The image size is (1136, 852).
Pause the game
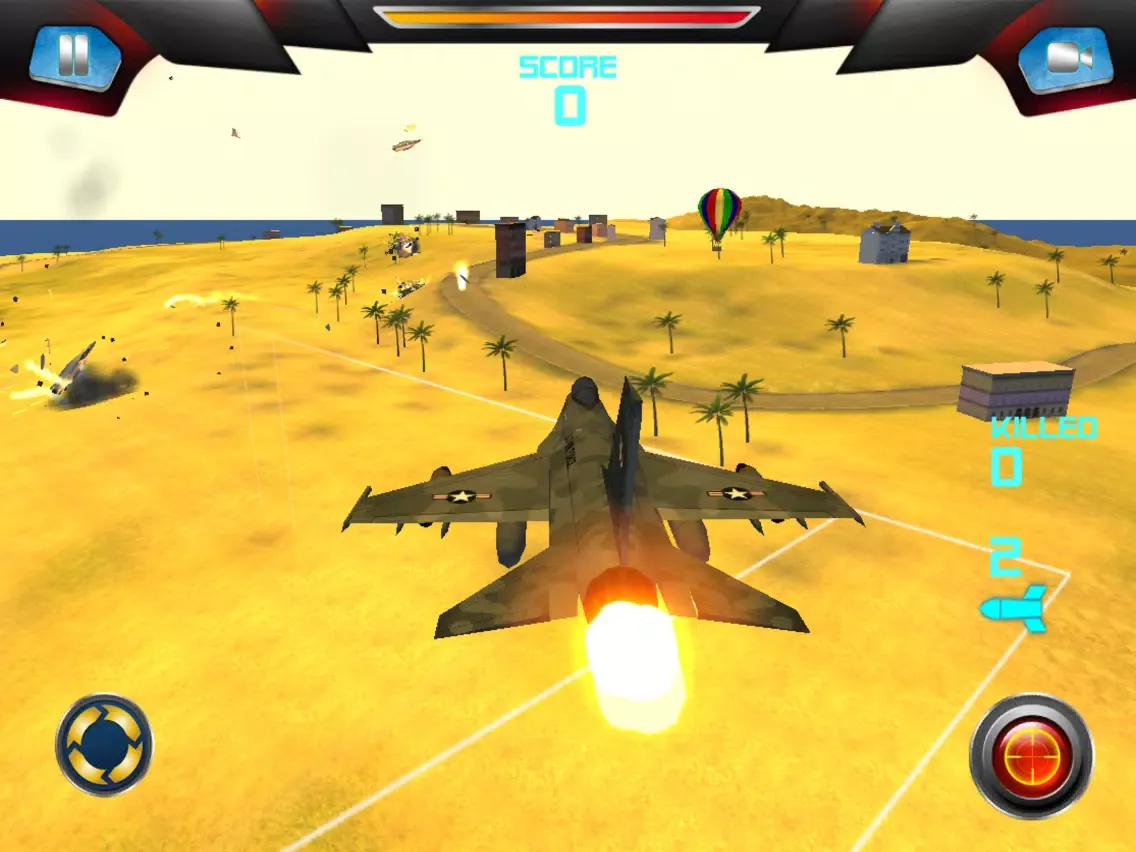(74, 57)
